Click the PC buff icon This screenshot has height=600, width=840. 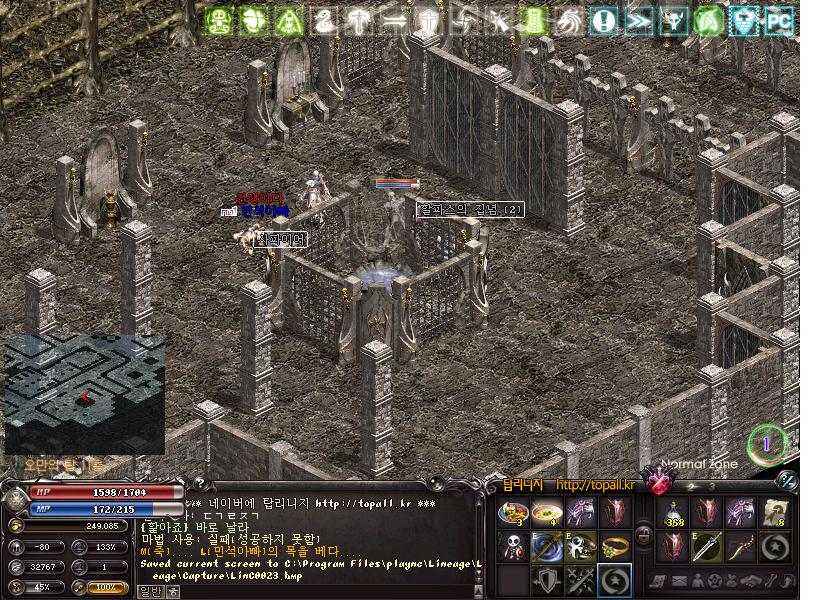[780, 21]
